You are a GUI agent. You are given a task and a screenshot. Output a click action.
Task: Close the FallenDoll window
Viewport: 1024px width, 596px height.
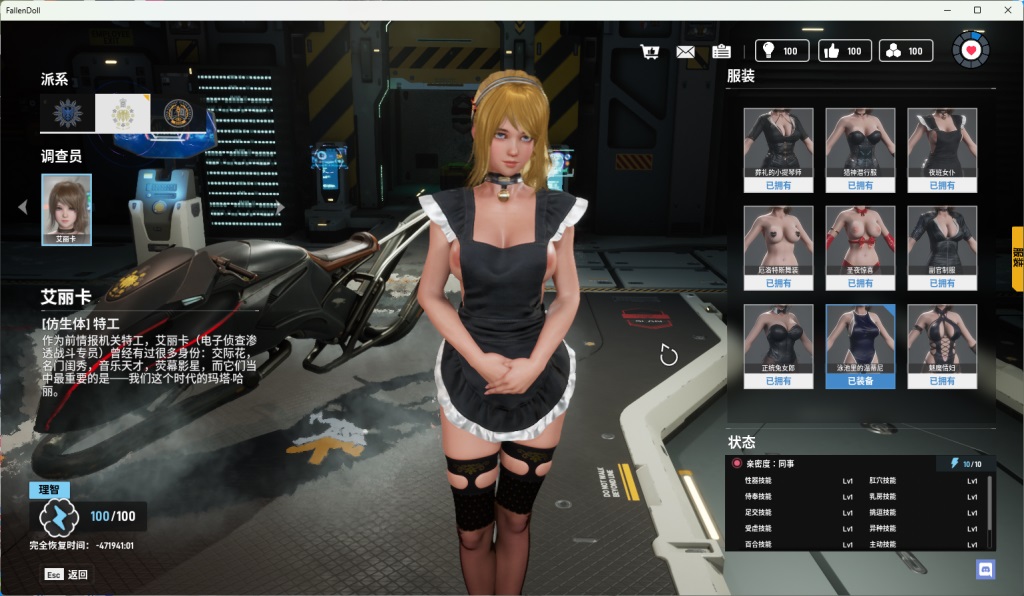point(1005,10)
